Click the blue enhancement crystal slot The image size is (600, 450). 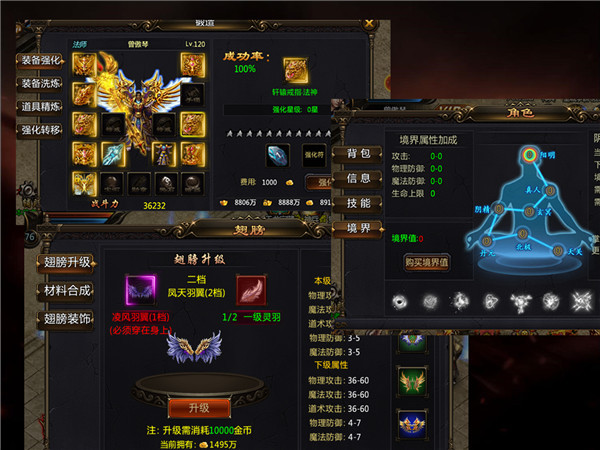[x=278, y=154]
